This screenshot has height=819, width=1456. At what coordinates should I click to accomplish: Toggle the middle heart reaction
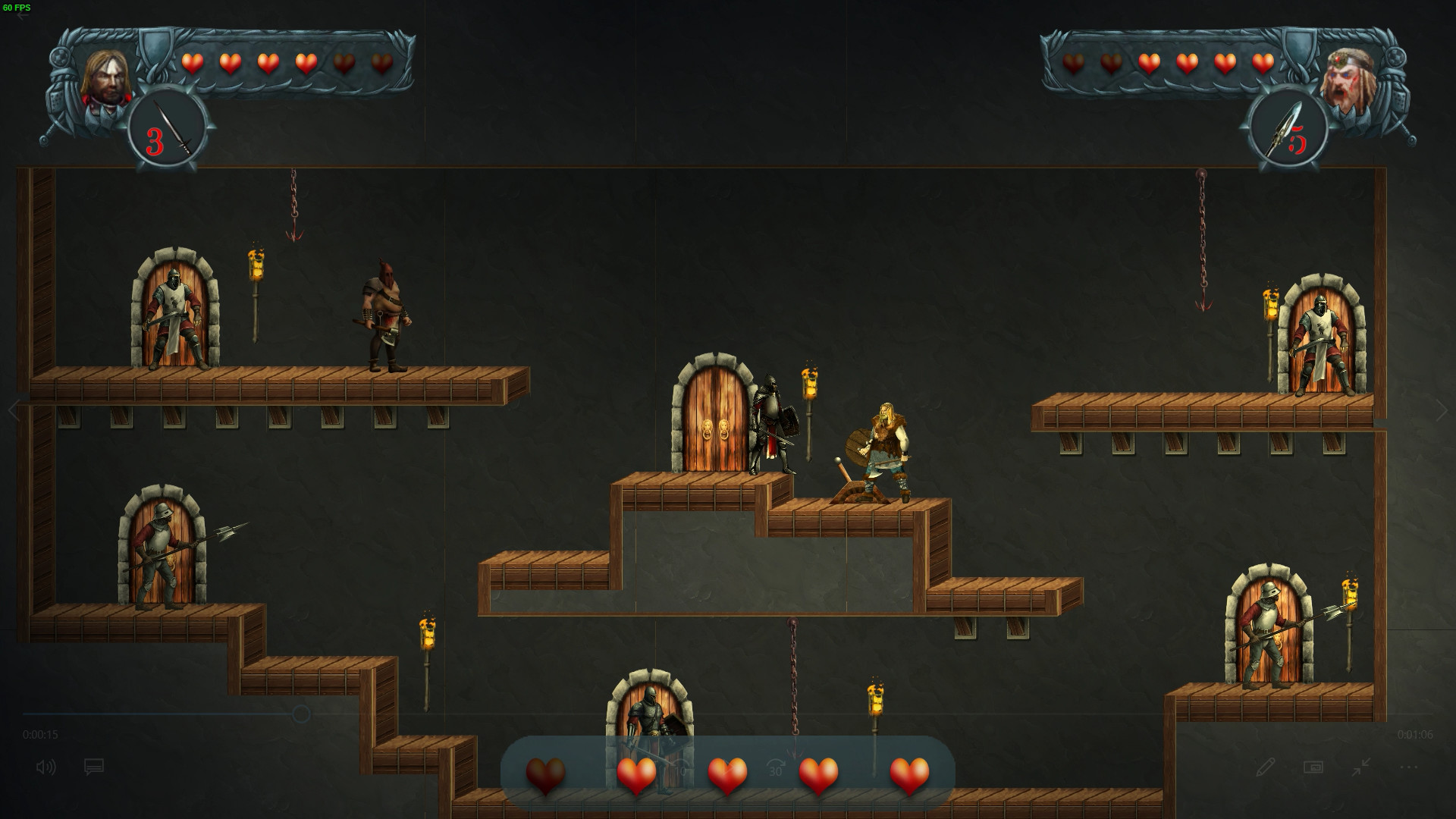point(726,774)
